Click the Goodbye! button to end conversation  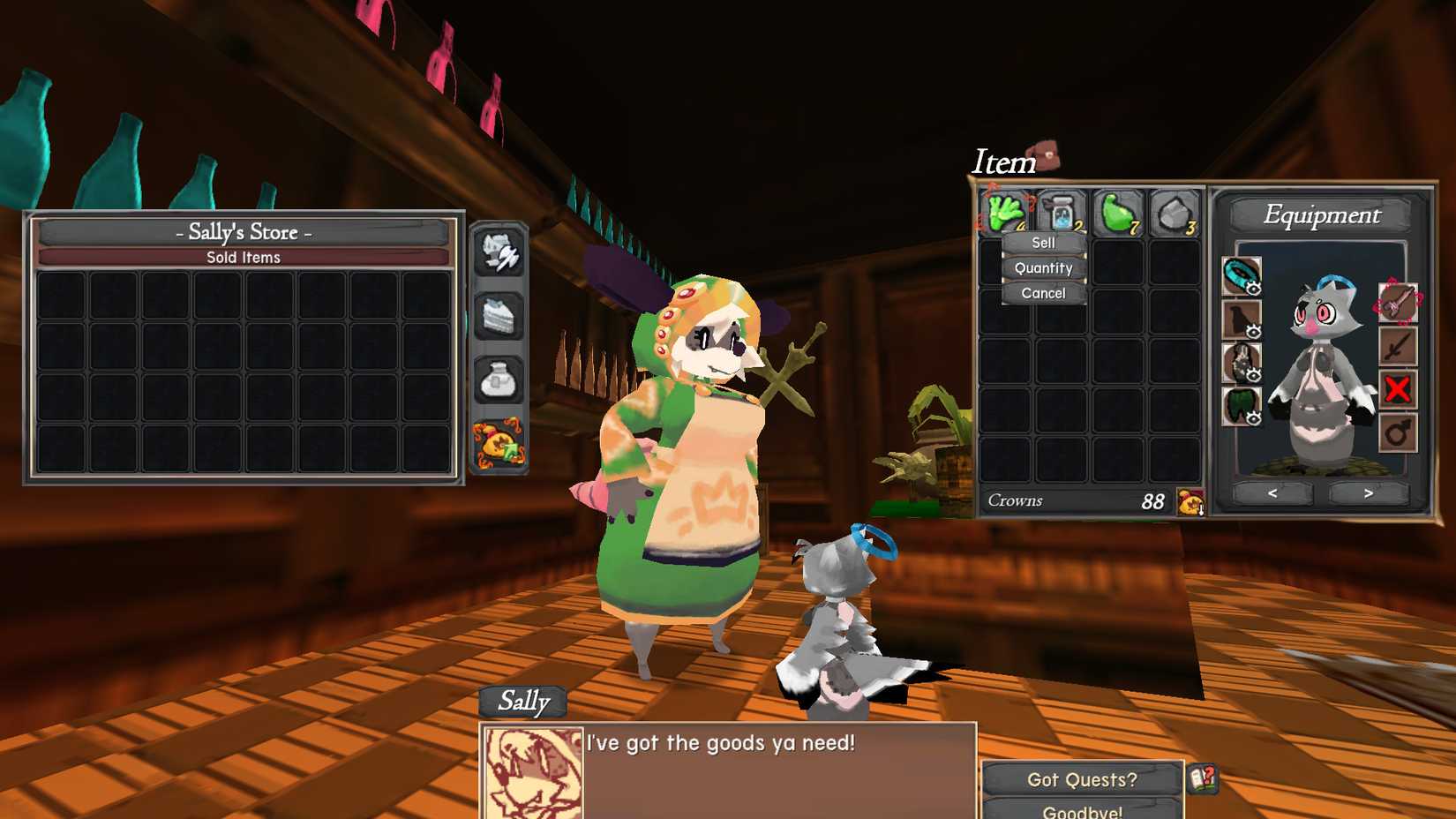coord(1083,810)
